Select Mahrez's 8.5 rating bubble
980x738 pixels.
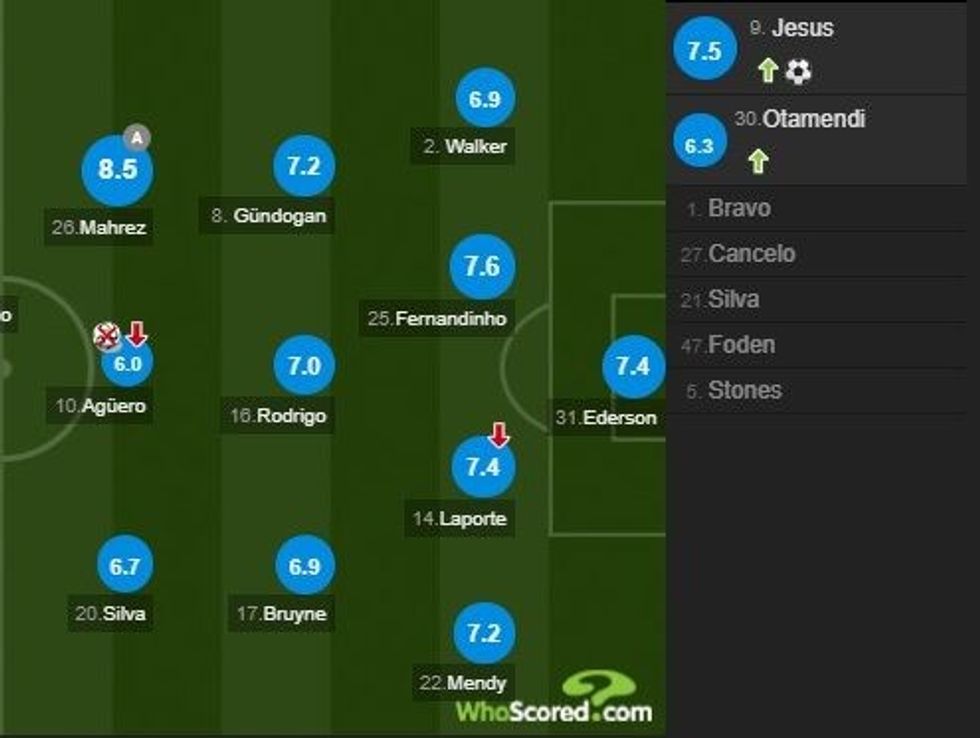pyautogui.click(x=117, y=170)
